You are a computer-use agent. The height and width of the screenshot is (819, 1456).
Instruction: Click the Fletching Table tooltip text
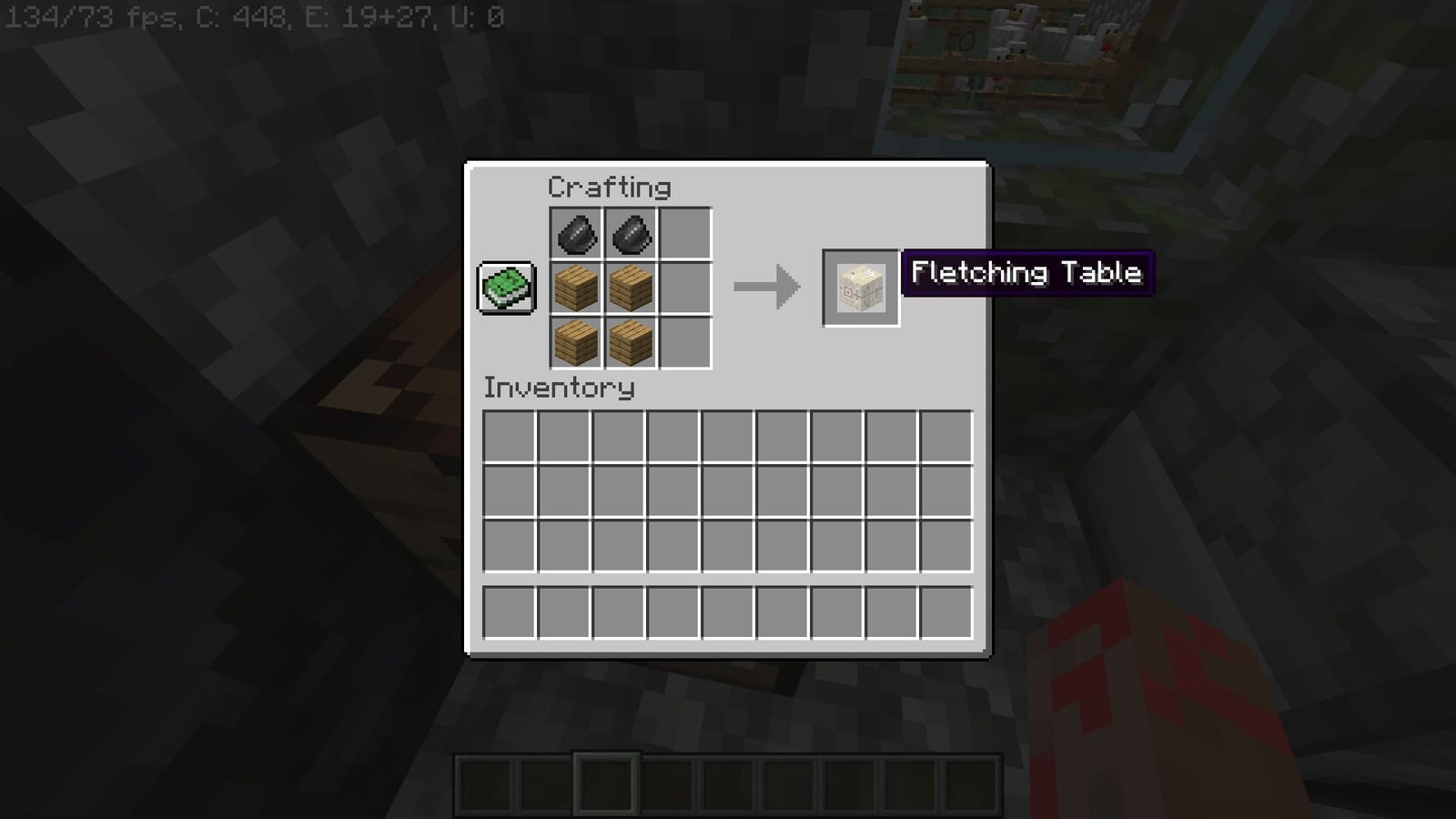tap(1028, 273)
